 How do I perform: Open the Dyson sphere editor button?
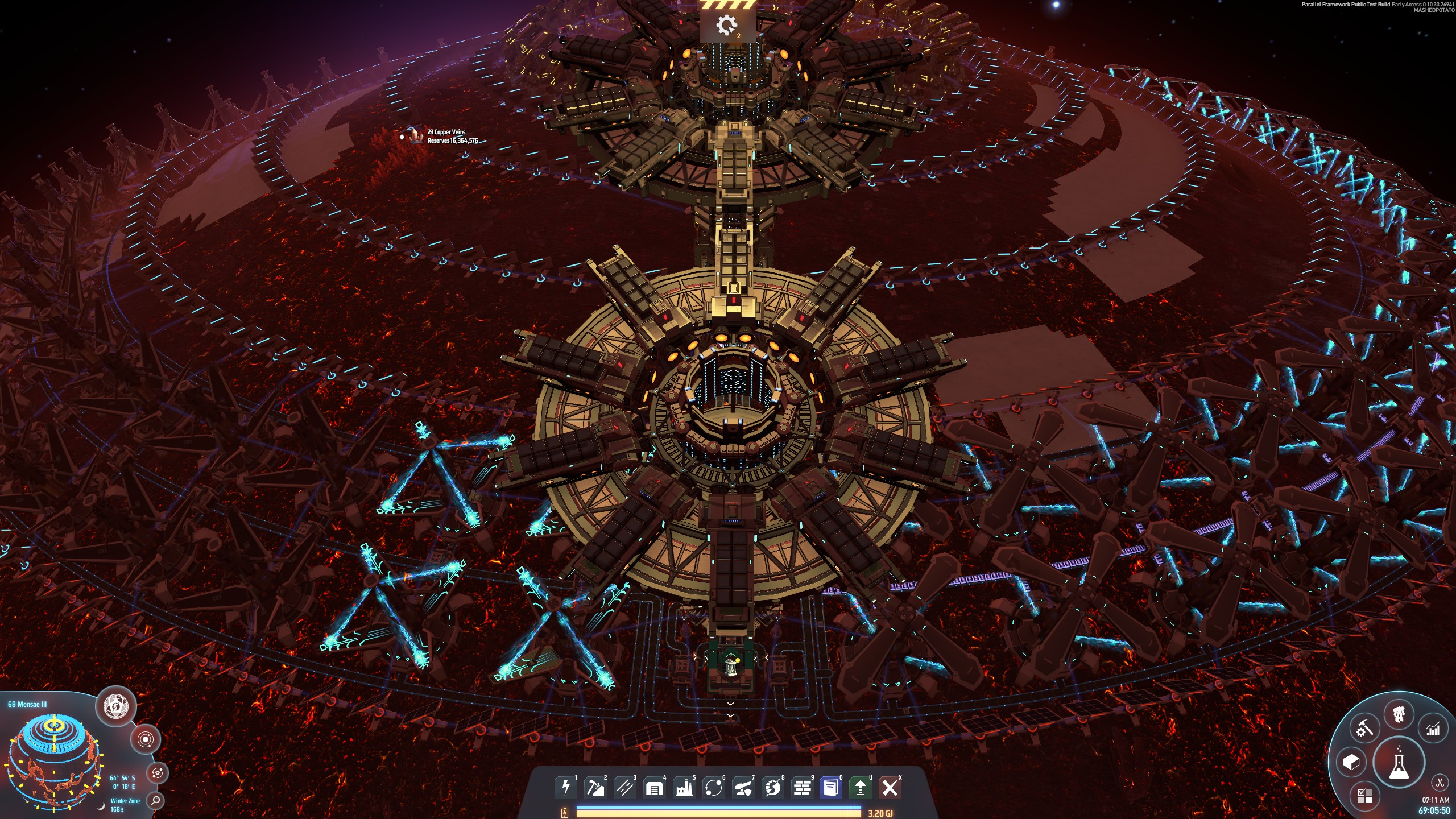116,707
